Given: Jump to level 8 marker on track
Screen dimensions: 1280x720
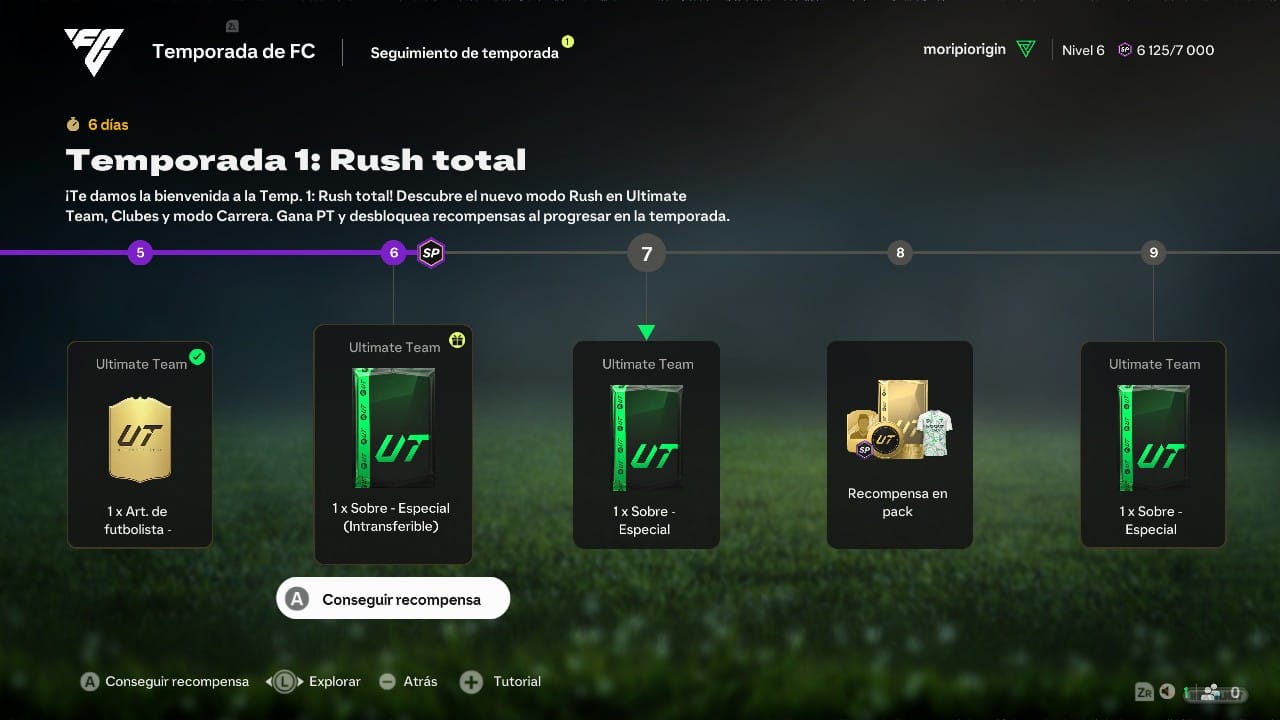Looking at the screenshot, I should click(x=900, y=253).
